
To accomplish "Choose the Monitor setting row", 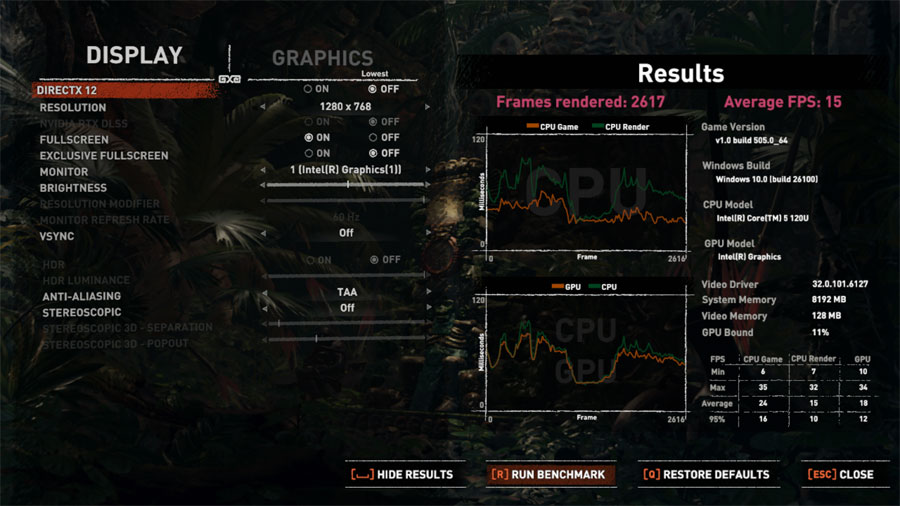I will pos(65,172).
